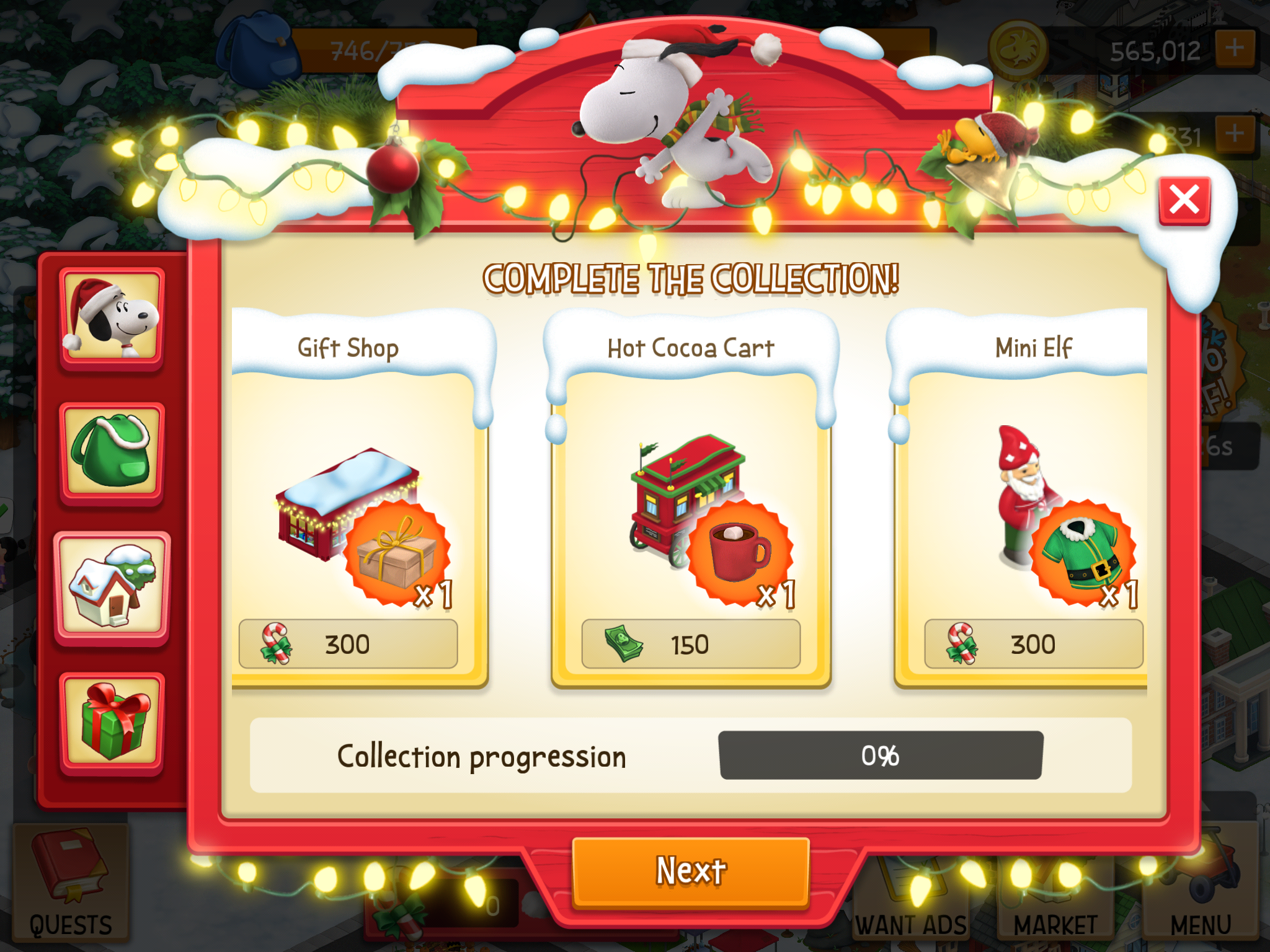Viewport: 1270px width, 952px height.
Task: Buy Mini Elf for 300 candy canes
Action: [x=1032, y=645]
